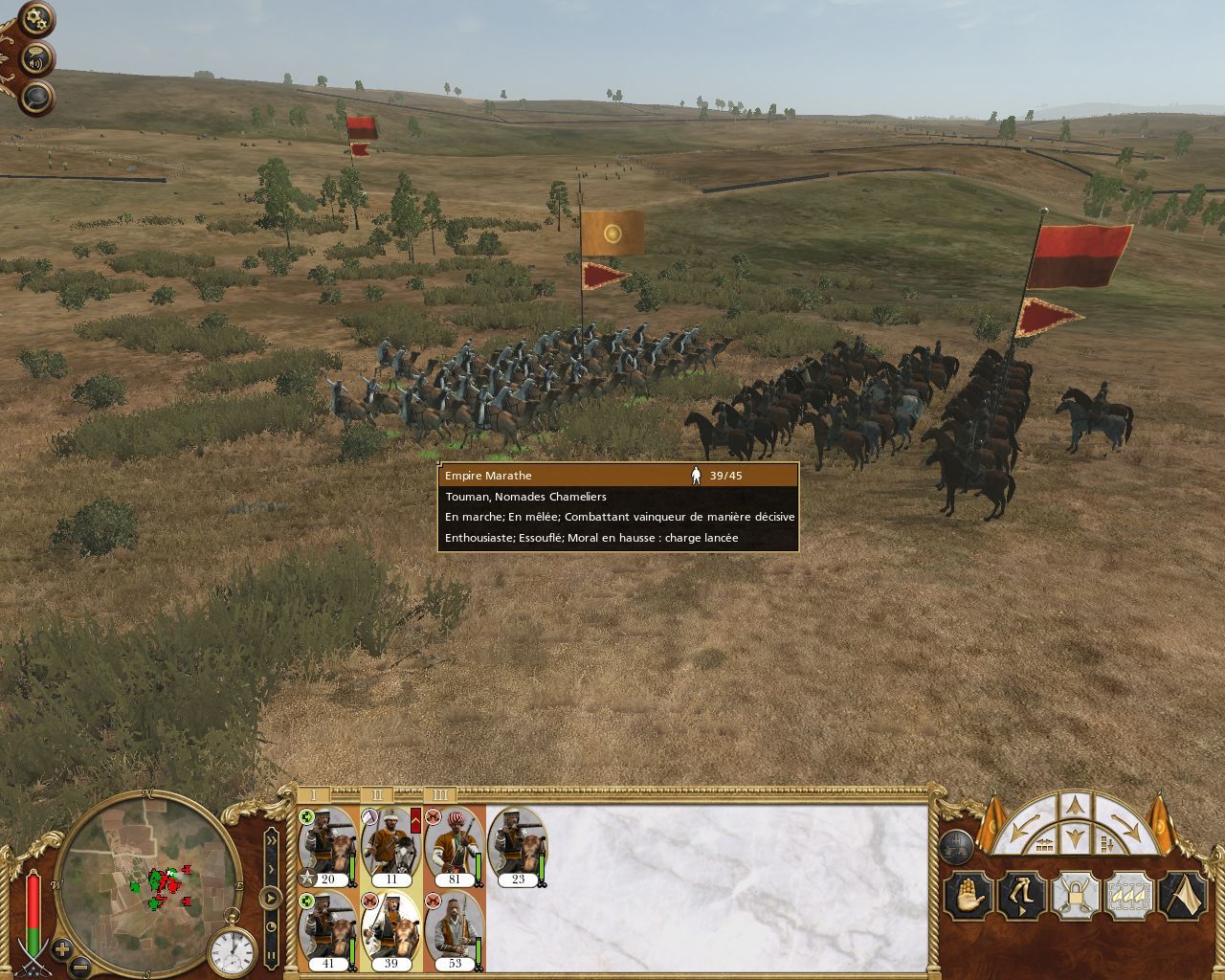Image resolution: width=1225 pixels, height=980 pixels.
Task: Select the unit card with 20 men
Action: point(327,847)
